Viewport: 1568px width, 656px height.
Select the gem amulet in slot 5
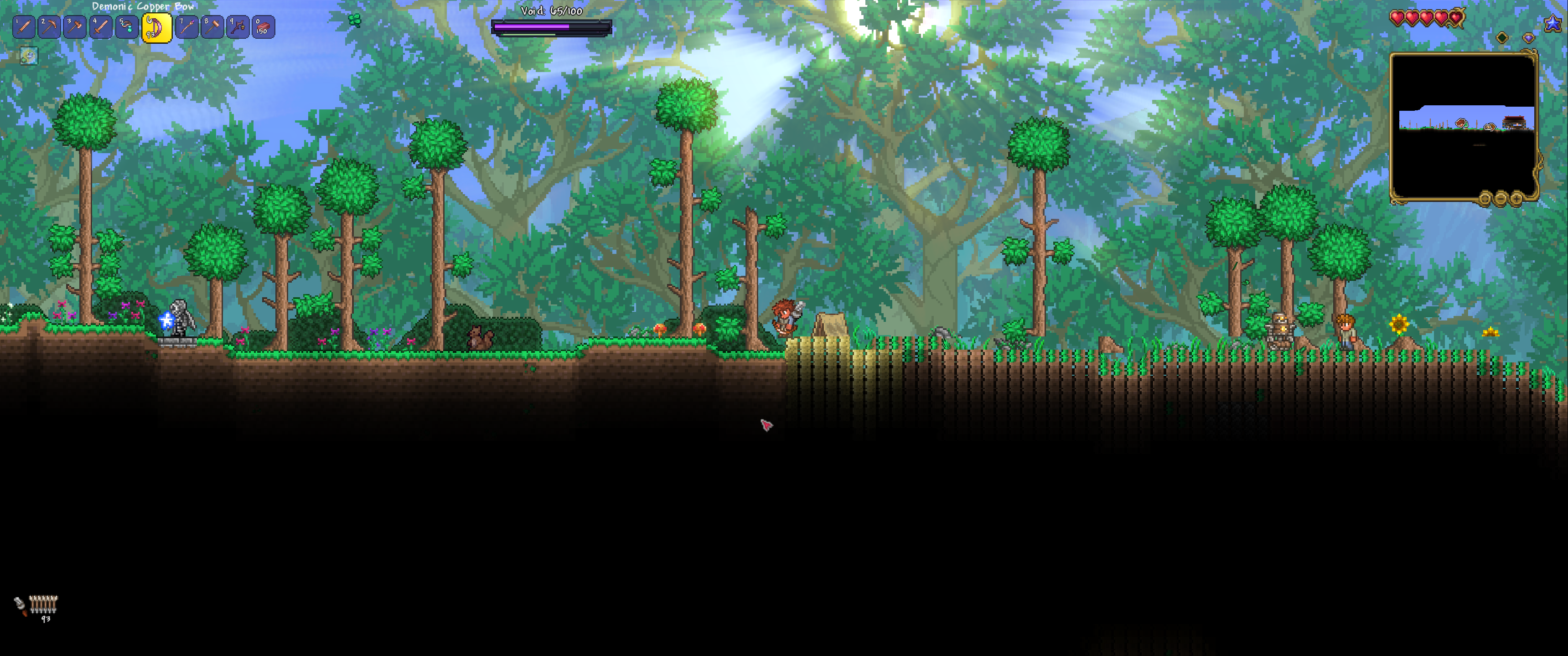coord(127,27)
